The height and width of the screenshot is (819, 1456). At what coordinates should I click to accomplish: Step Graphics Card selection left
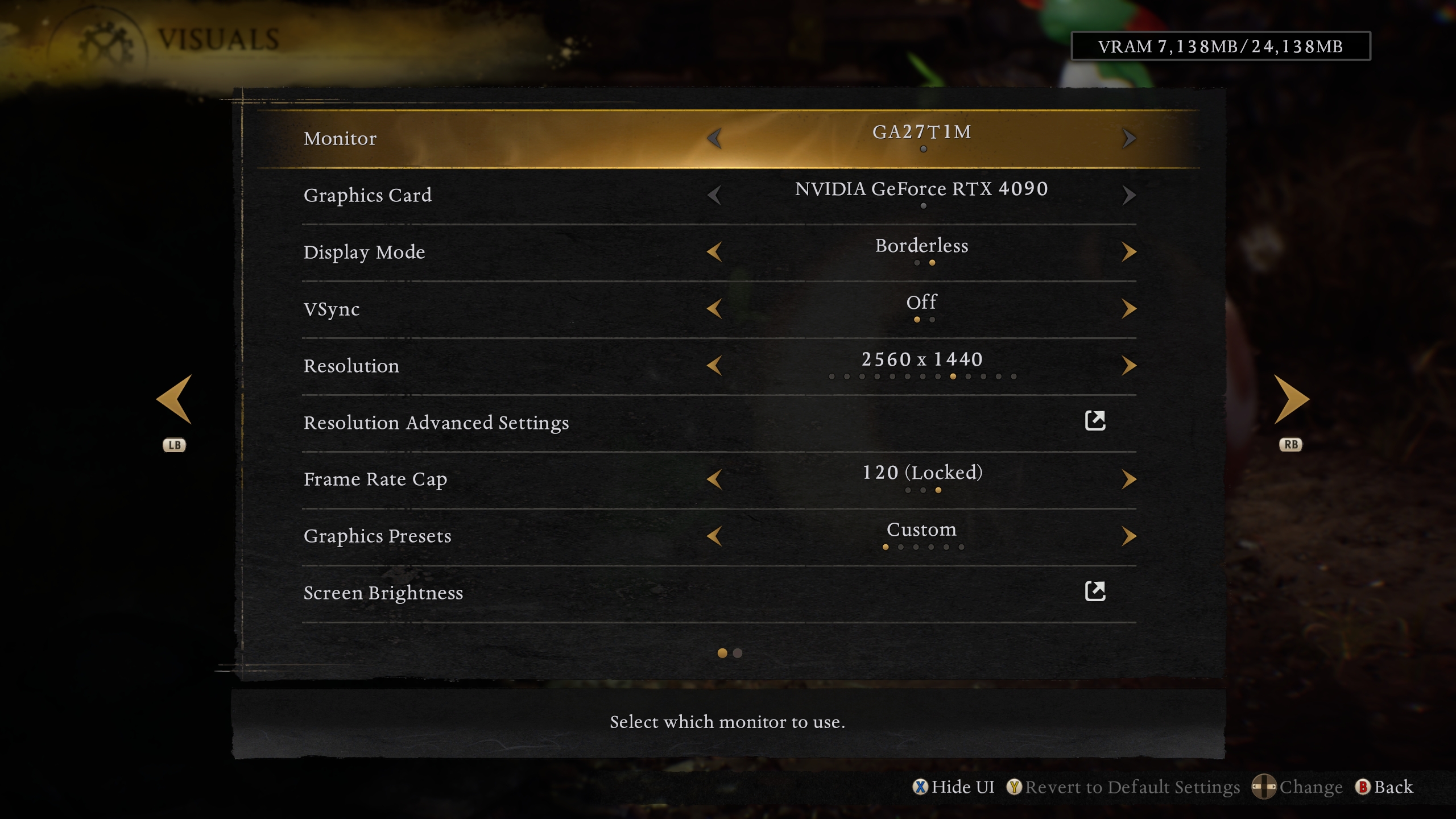point(714,195)
